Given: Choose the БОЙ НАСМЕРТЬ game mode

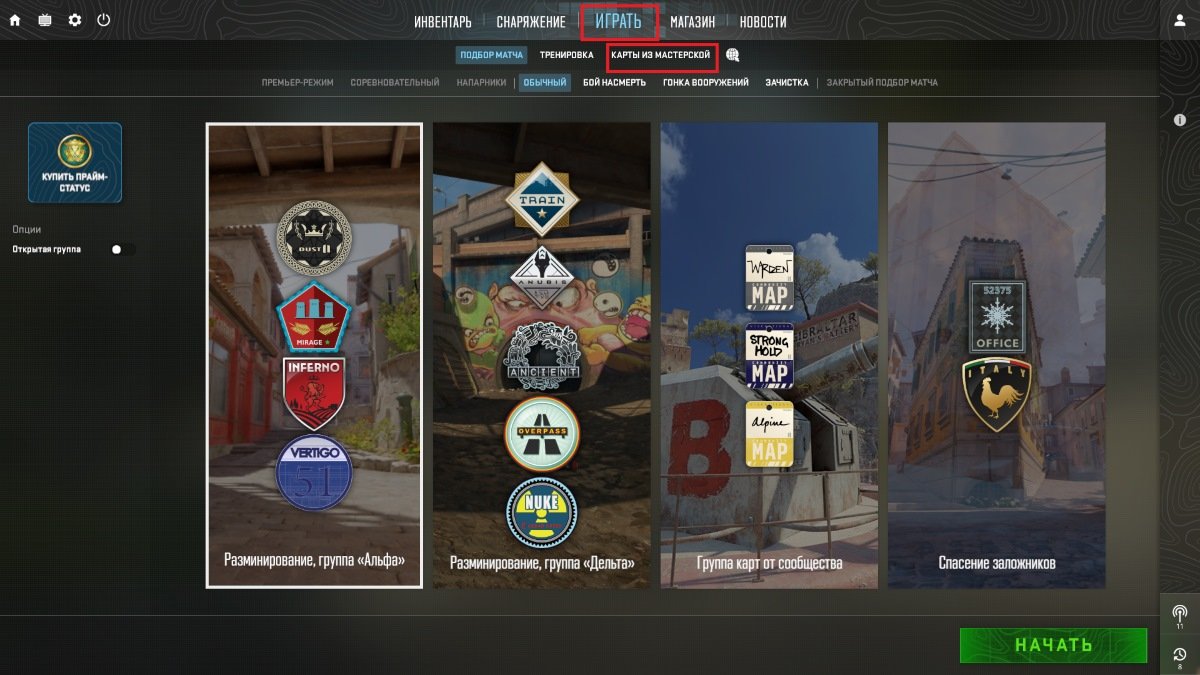Looking at the screenshot, I should tap(615, 83).
